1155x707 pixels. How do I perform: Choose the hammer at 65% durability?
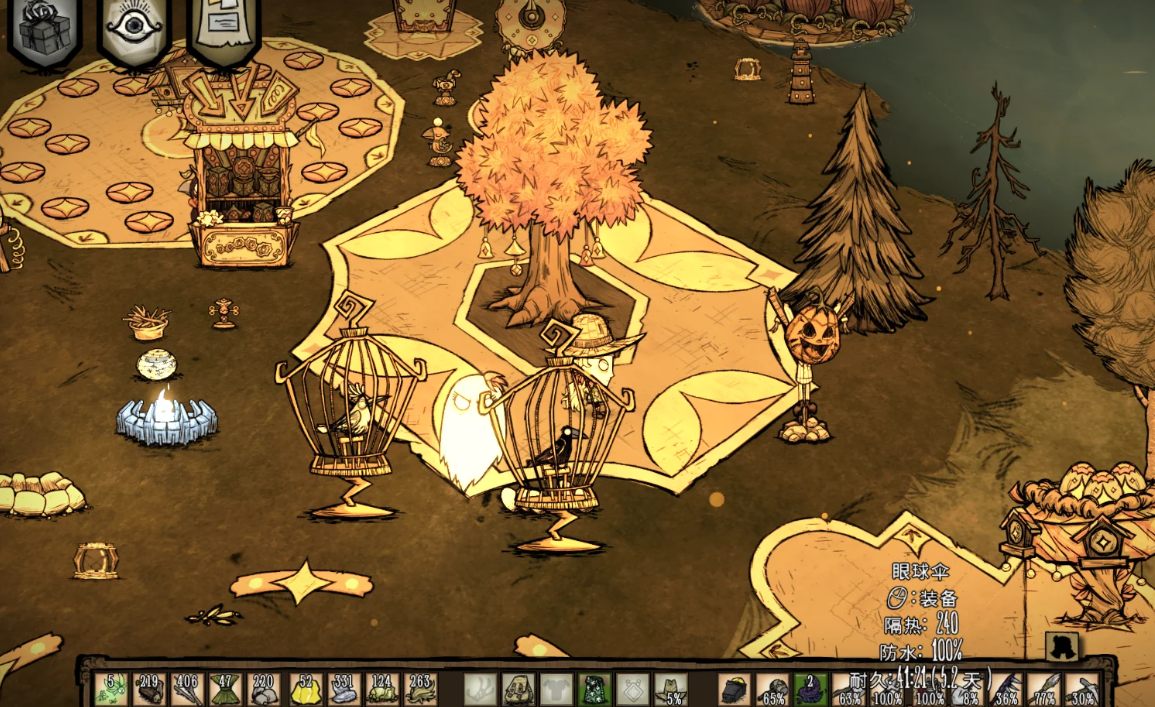point(772,689)
